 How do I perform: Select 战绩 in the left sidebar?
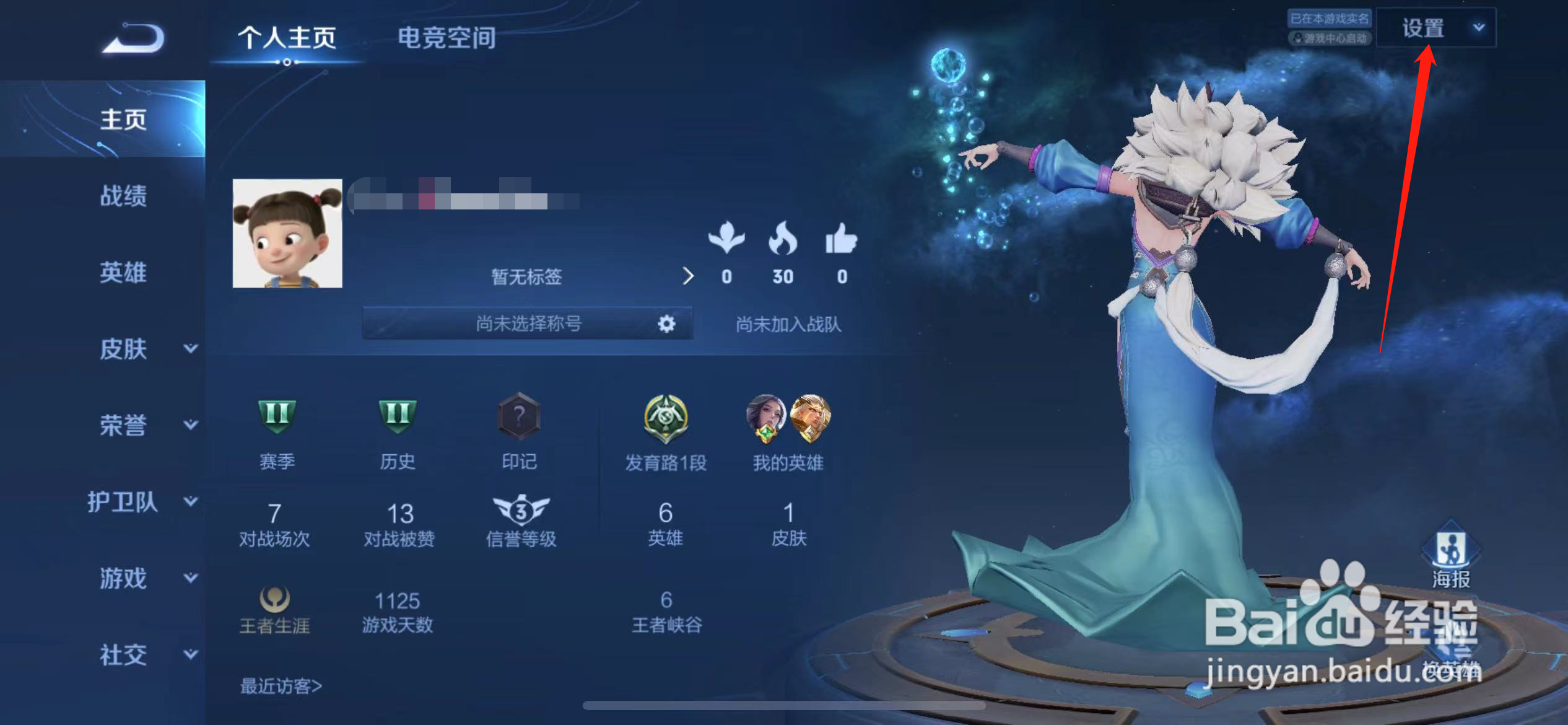point(124,196)
